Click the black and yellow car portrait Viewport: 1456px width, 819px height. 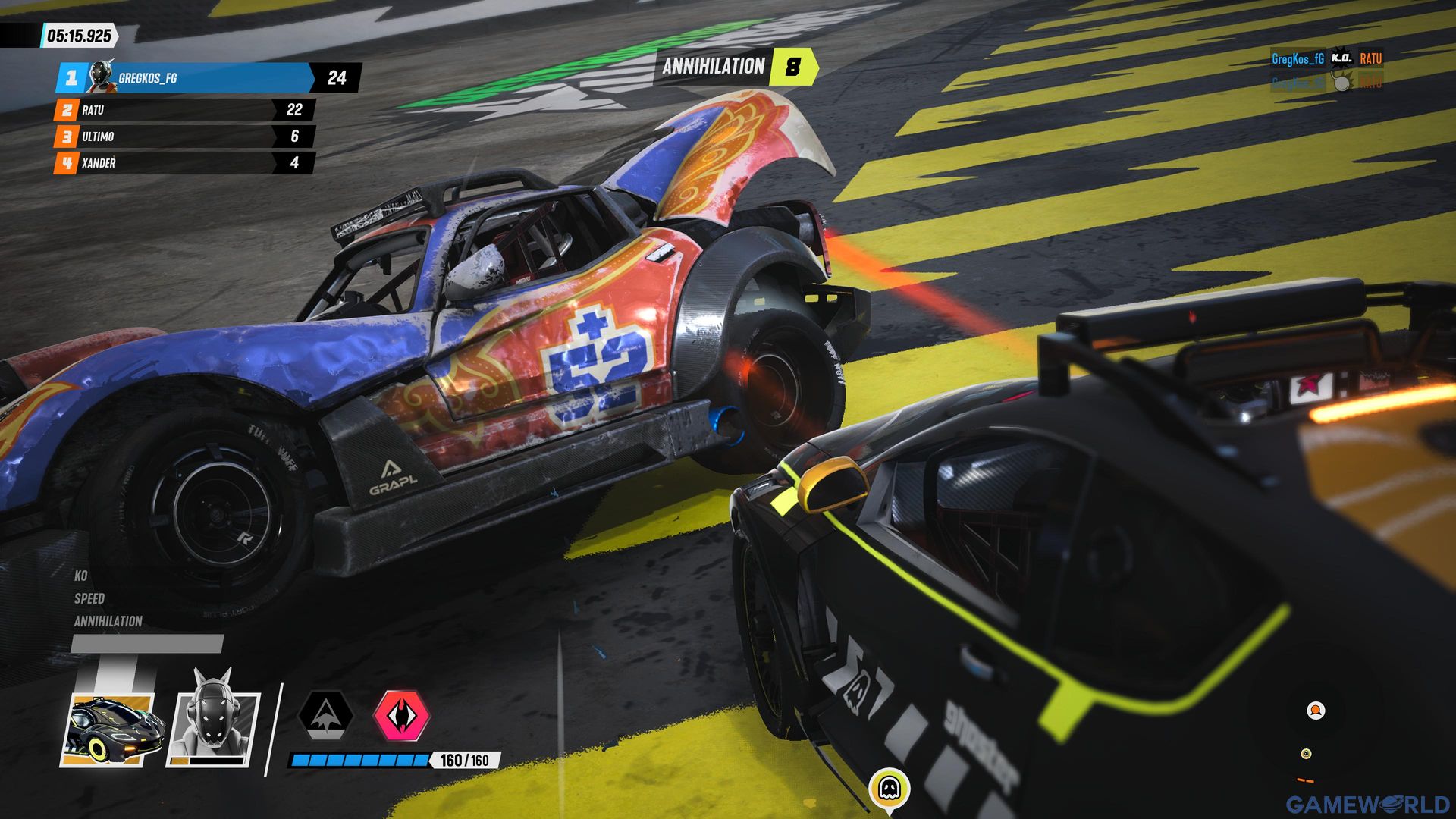112,730
